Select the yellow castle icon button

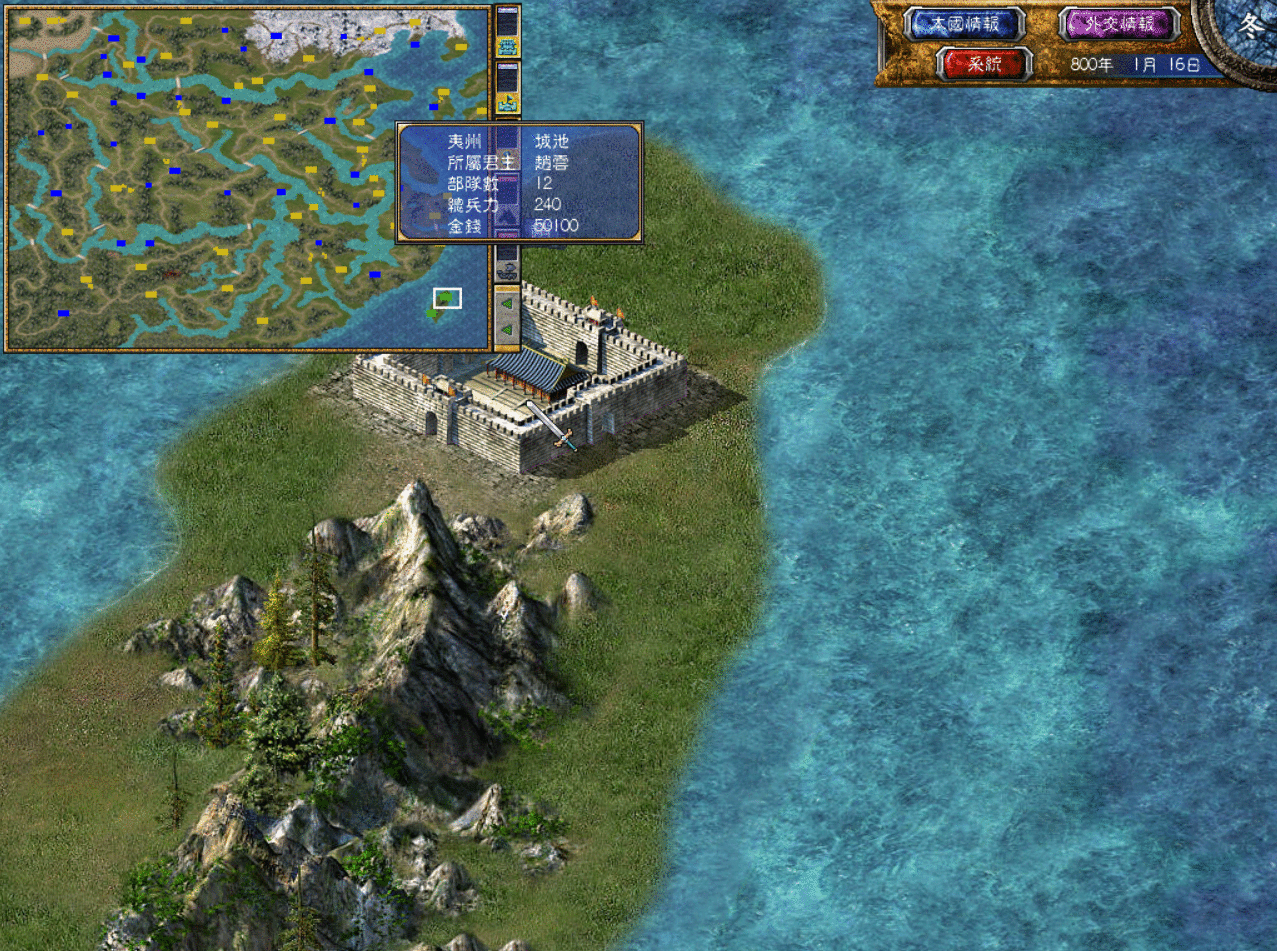[x=508, y=46]
